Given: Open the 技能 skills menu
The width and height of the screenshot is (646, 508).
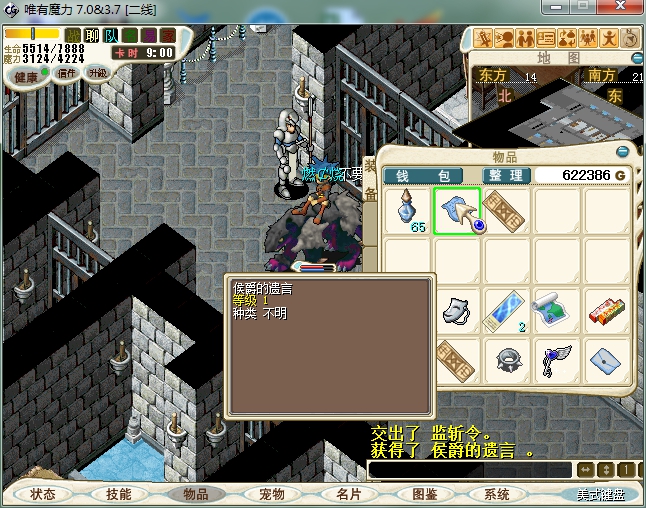Looking at the screenshot, I should pyautogui.click(x=118, y=494).
